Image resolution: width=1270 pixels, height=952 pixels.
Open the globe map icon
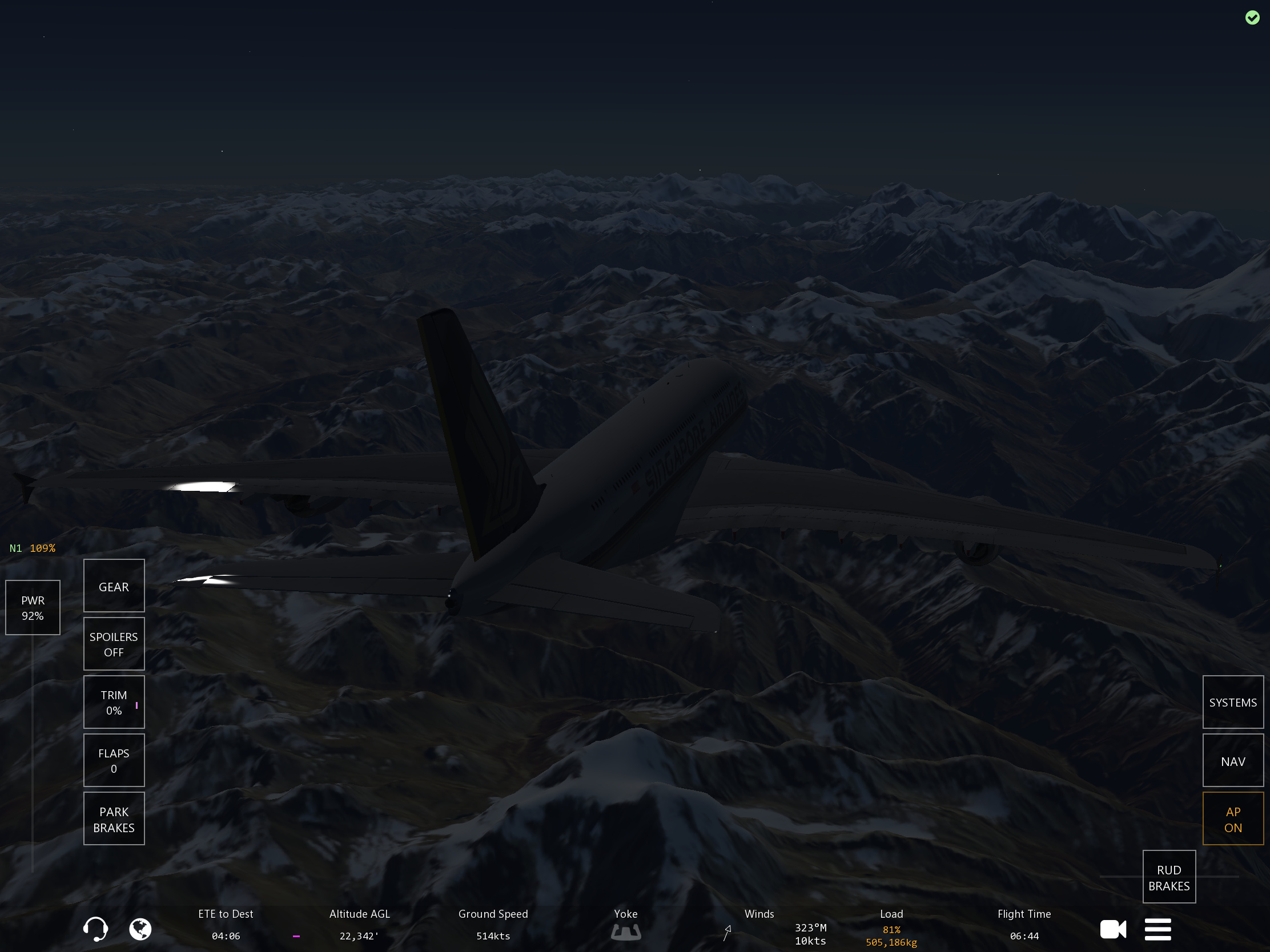(140, 929)
